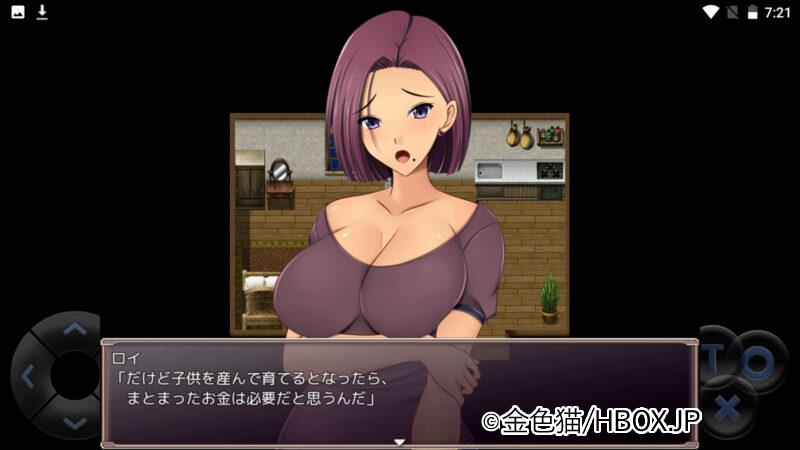Image resolution: width=800 pixels, height=450 pixels.
Task: Open the download notification in status bar
Action: tap(42, 12)
